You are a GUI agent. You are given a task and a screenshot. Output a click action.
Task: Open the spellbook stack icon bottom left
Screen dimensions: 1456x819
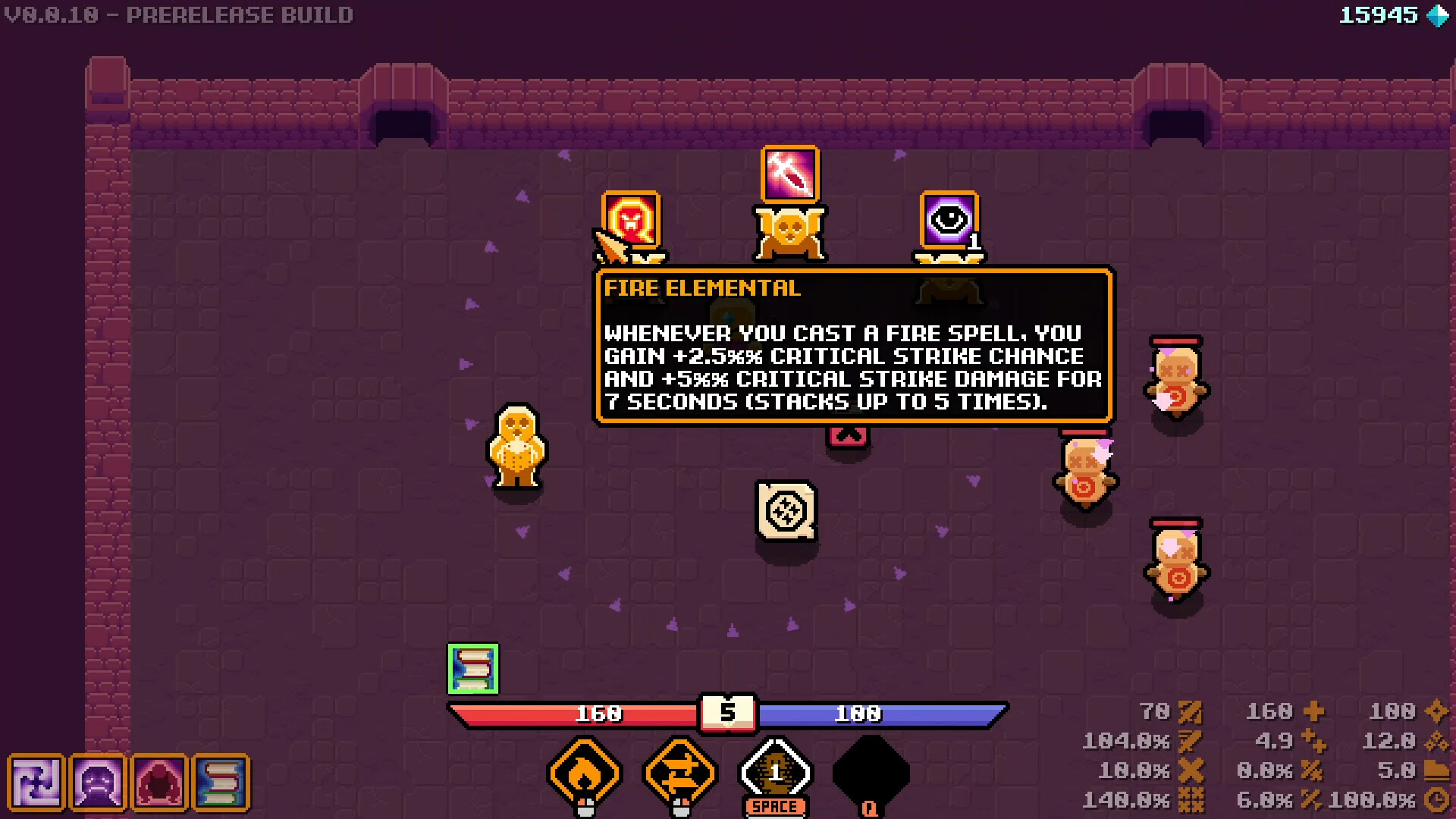[222, 783]
